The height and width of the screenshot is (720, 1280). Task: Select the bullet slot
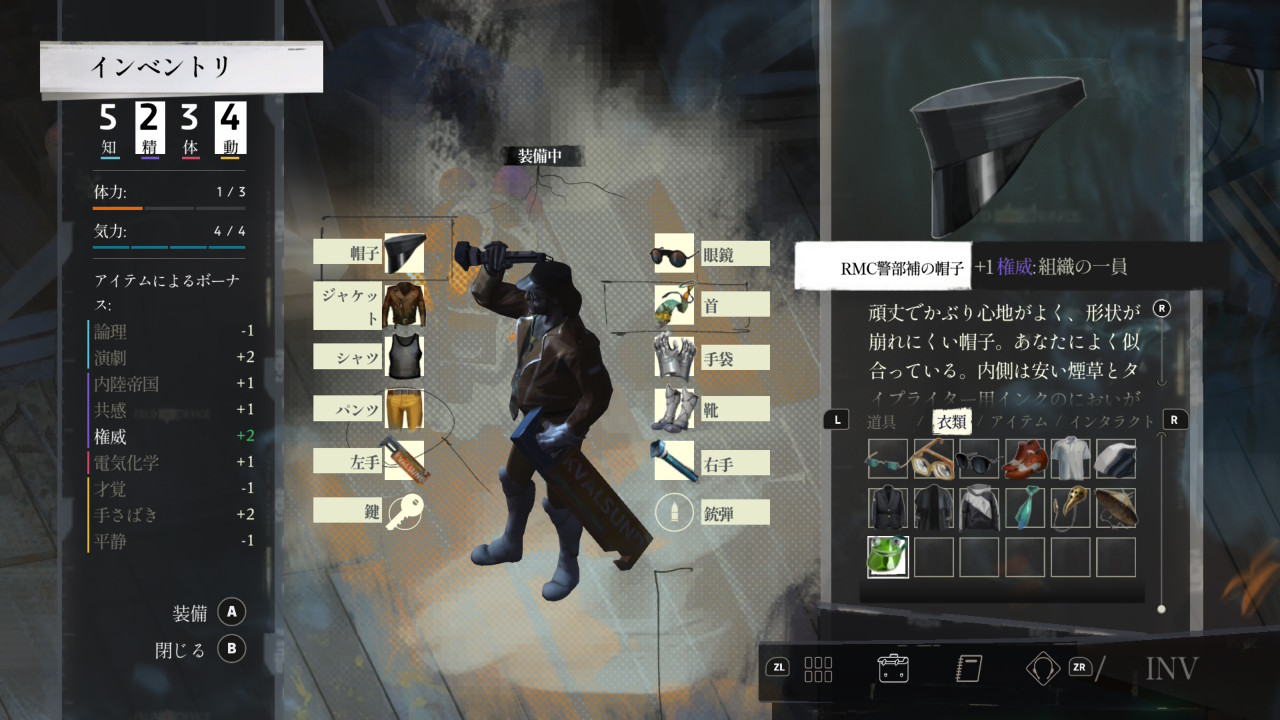tap(674, 513)
